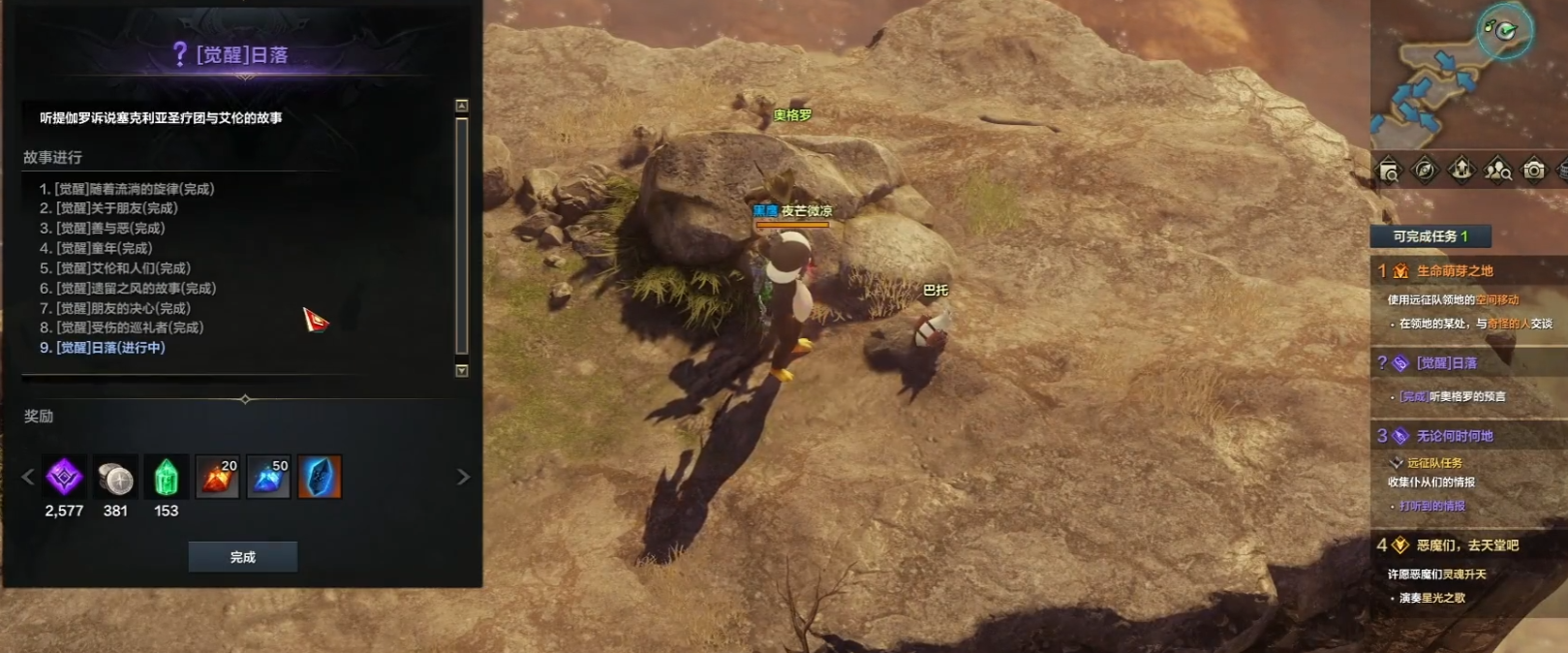This screenshot has height=653, width=1568.
Task: Select the silver coin reward icon
Action: click(x=115, y=477)
